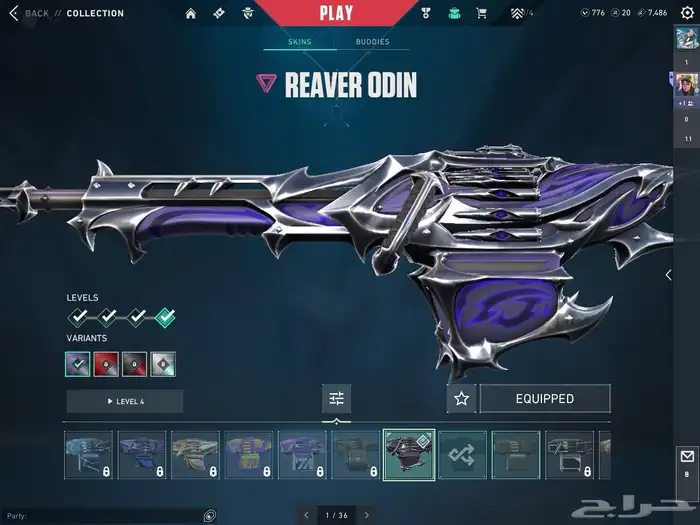This screenshot has width=700, height=525.
Task: Select the black skin variant
Action: click(x=135, y=365)
